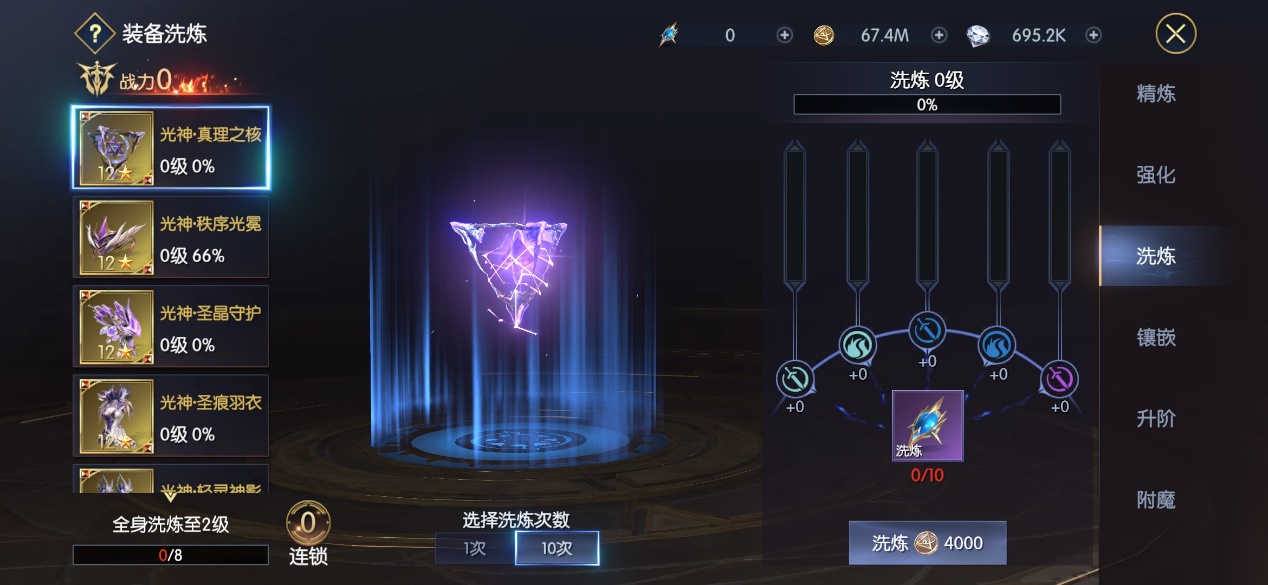
Task: Choose 1次 refining count
Action: point(475,548)
